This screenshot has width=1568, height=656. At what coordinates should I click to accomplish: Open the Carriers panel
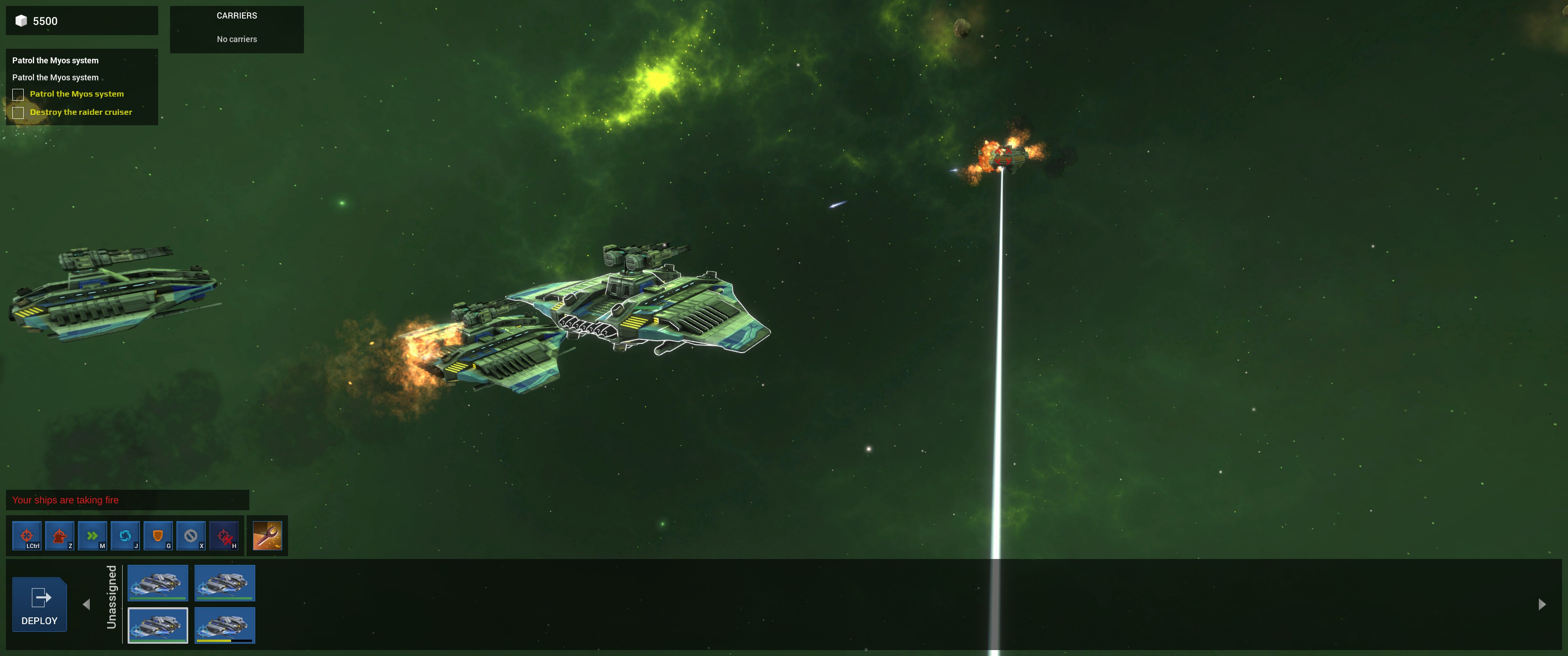pos(237,29)
